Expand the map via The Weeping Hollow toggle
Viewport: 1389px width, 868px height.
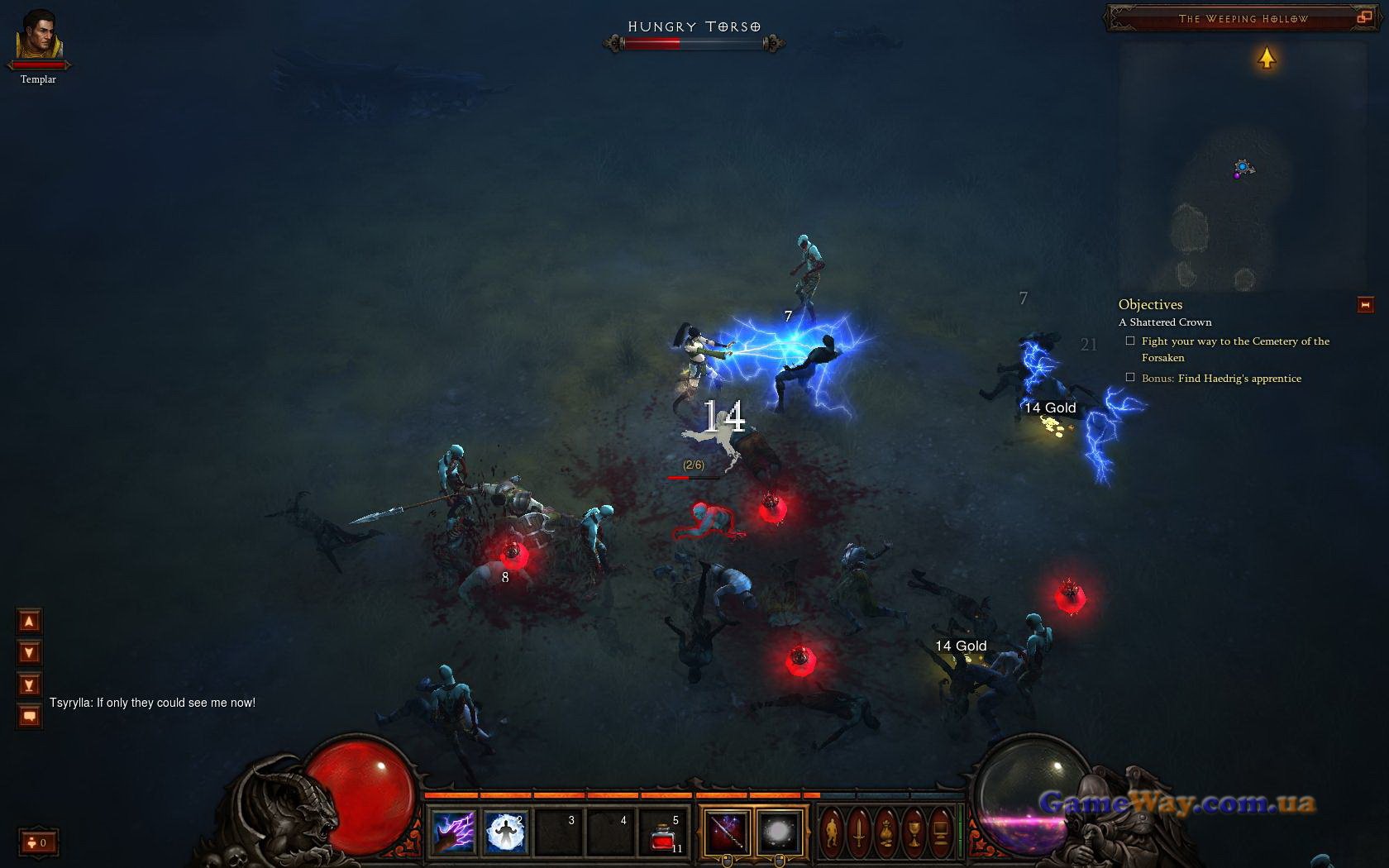coord(1363,17)
